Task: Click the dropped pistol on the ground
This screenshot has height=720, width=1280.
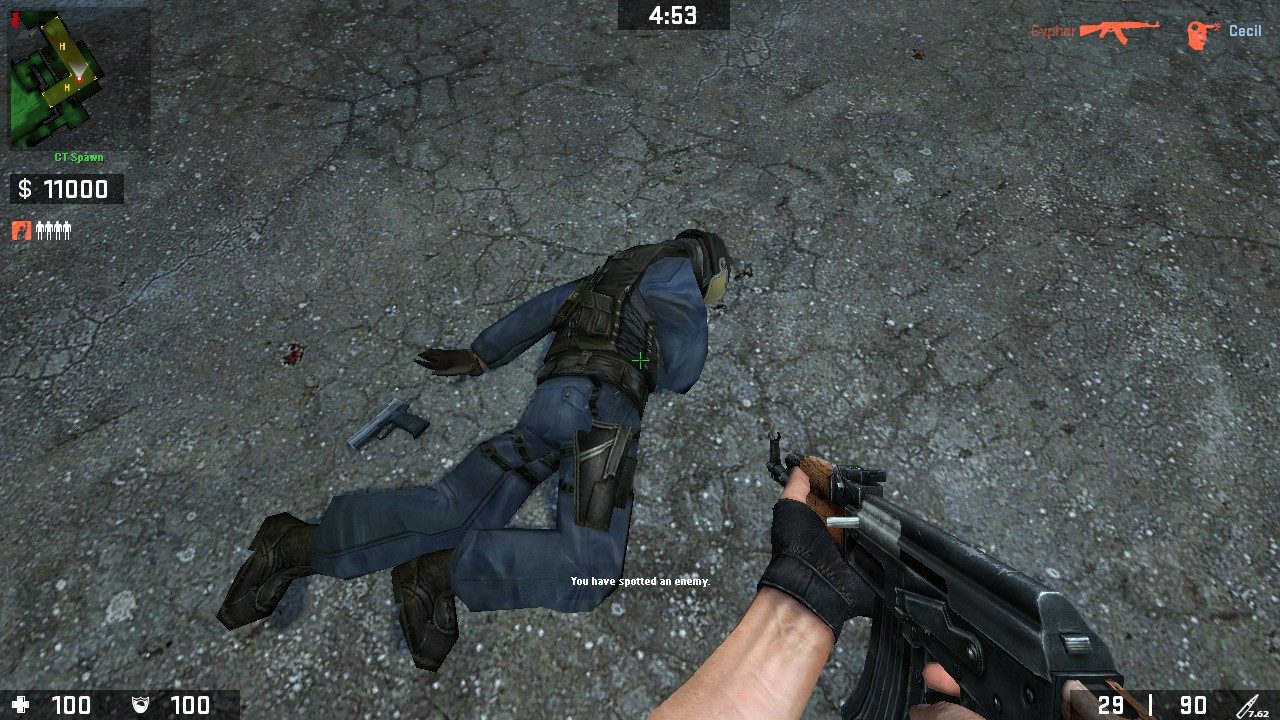Action: (x=395, y=424)
